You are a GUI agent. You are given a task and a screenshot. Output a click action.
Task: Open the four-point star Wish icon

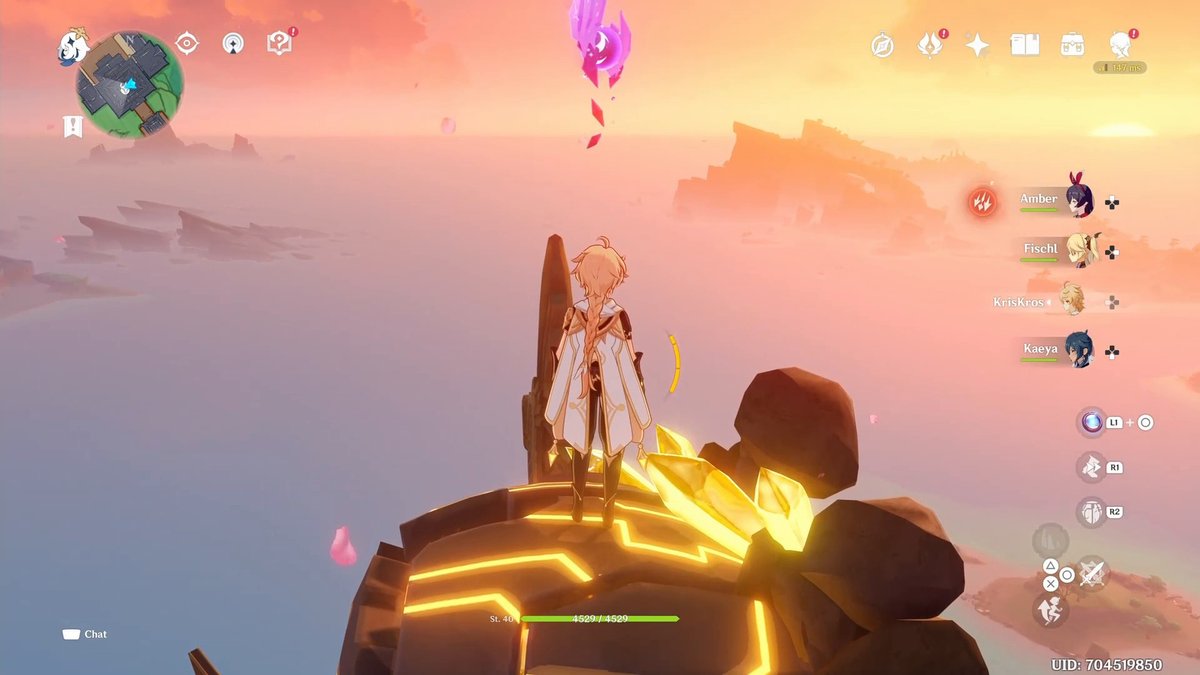pyautogui.click(x=977, y=45)
